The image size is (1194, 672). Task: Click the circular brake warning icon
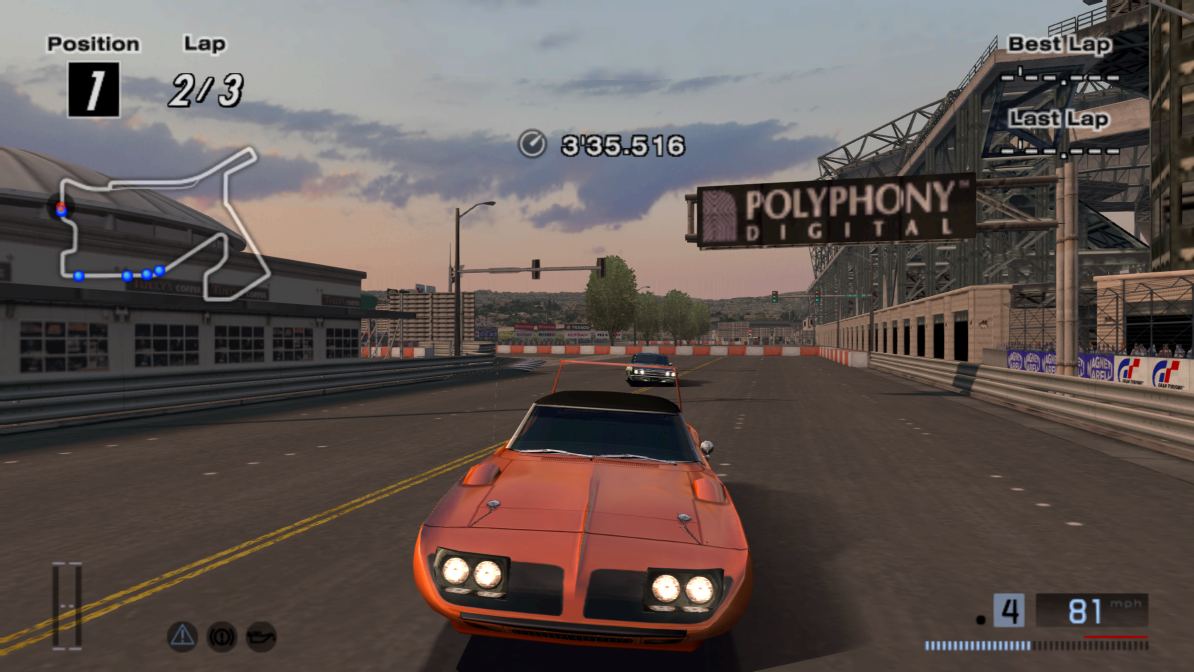[x=221, y=635]
